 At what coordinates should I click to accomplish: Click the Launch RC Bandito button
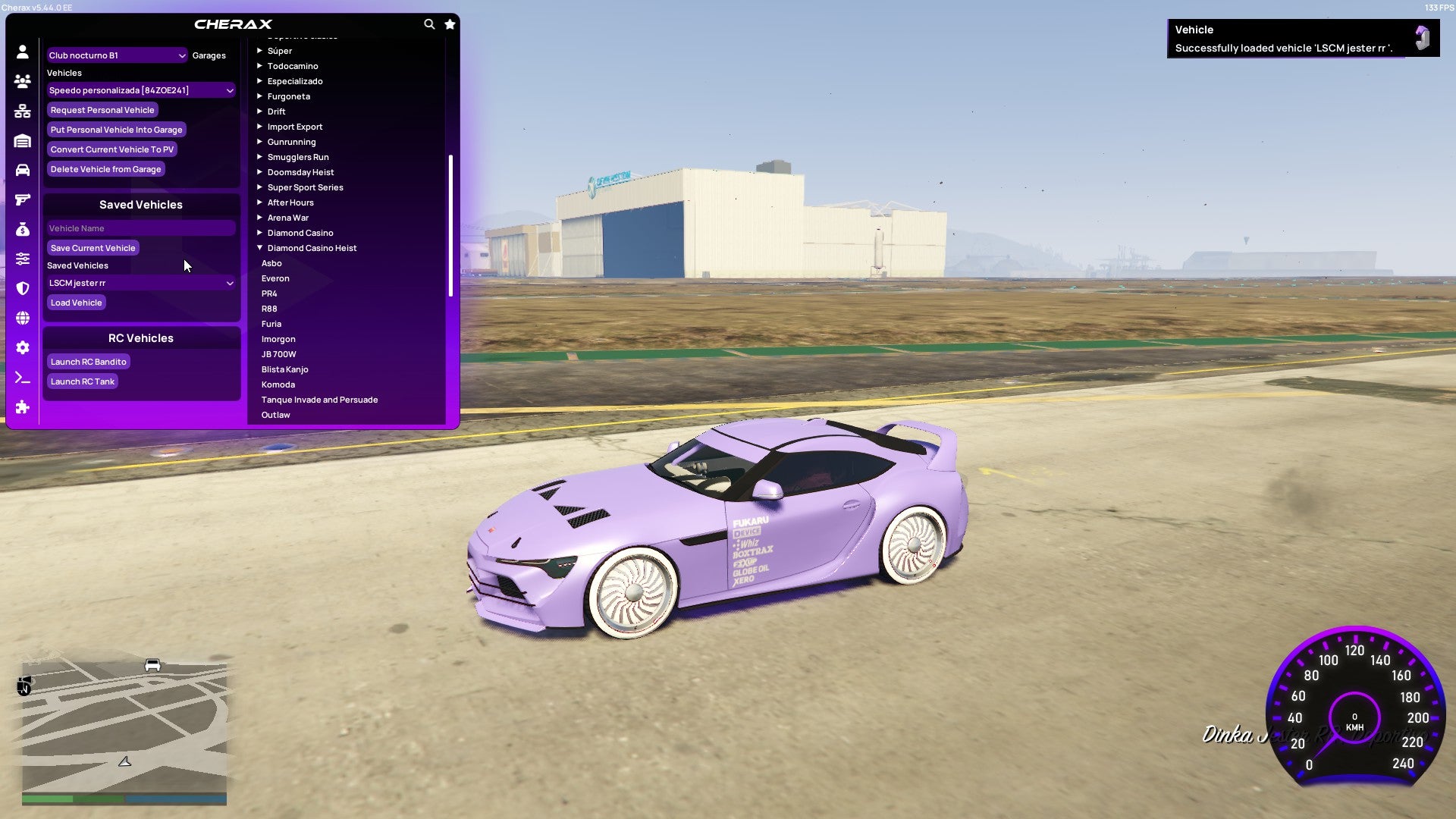(88, 362)
